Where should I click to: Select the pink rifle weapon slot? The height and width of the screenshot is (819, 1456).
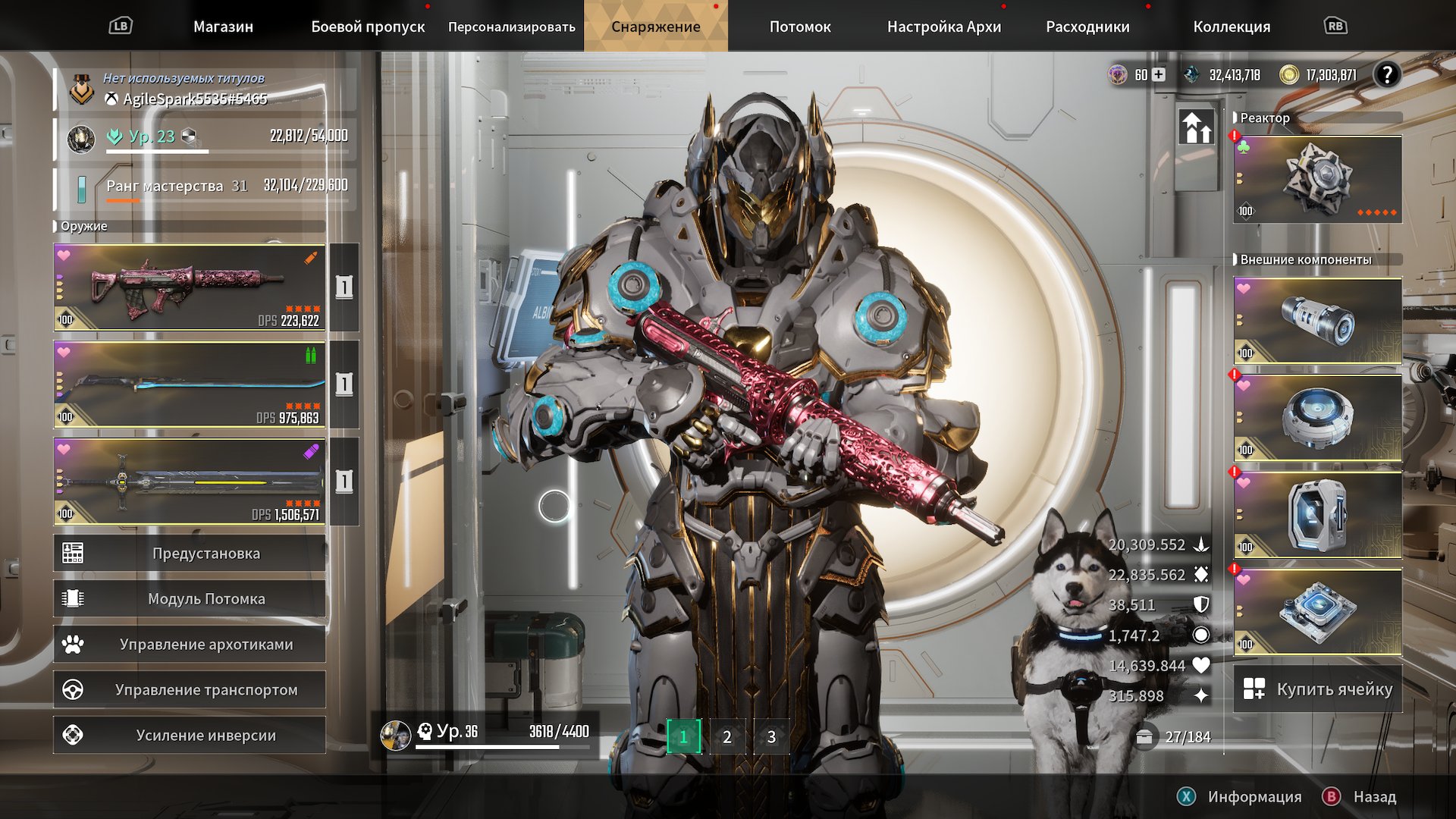(x=190, y=287)
